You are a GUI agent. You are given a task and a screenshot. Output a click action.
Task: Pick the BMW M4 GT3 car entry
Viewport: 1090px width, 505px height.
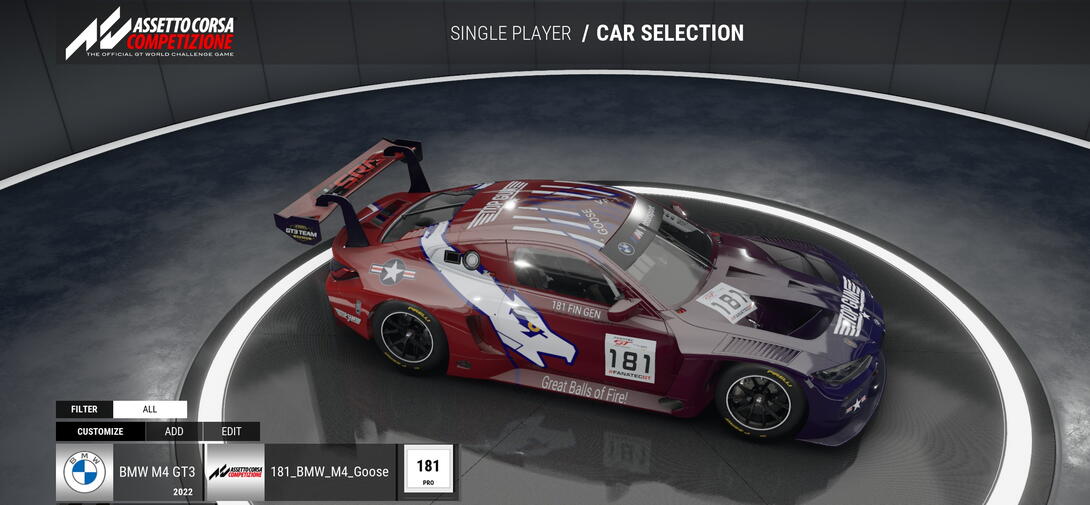[x=129, y=473]
